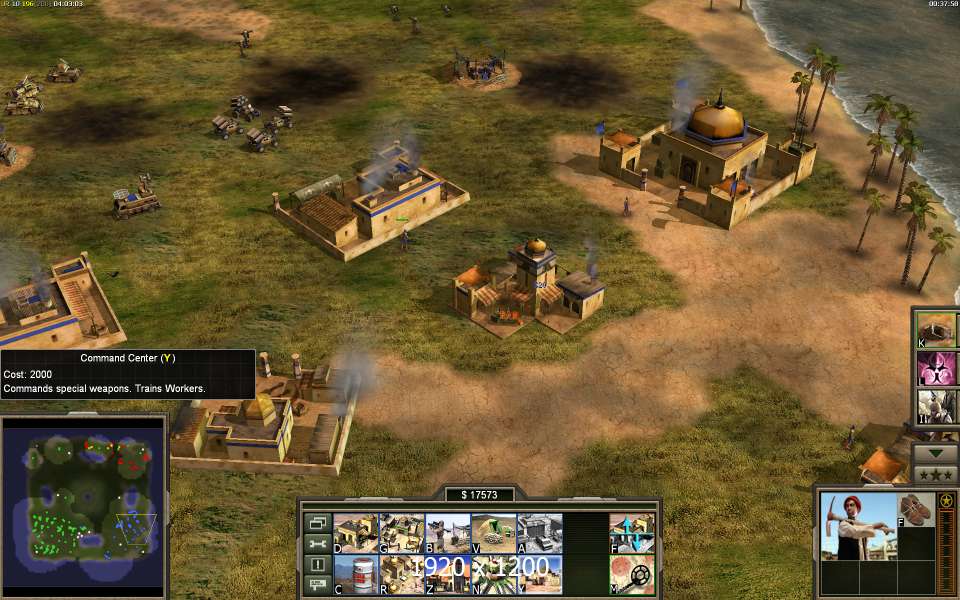Activate the pink biohazard general power
This screenshot has width=960, height=600.
click(x=938, y=368)
